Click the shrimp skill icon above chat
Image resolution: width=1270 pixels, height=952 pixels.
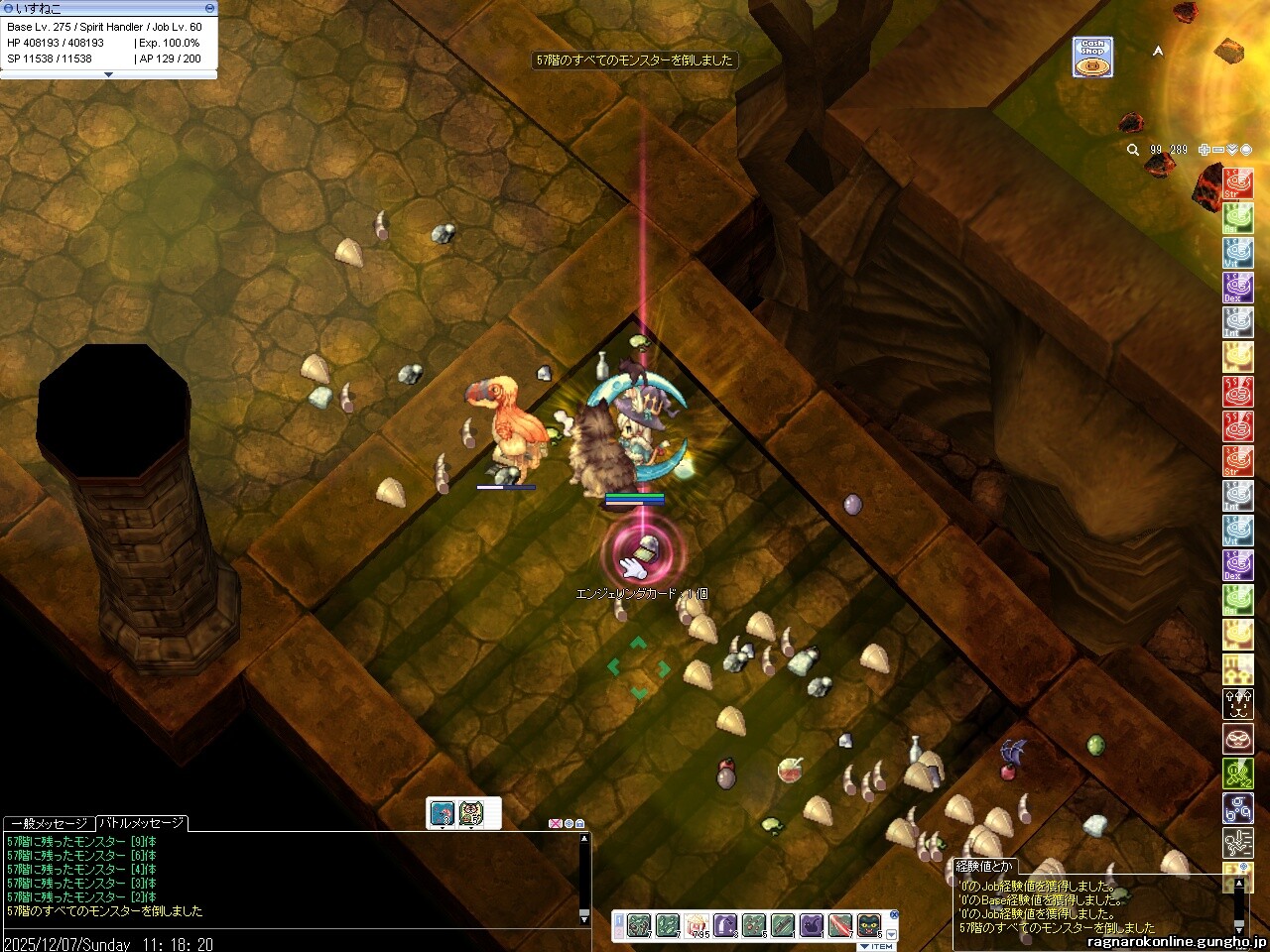tap(443, 813)
